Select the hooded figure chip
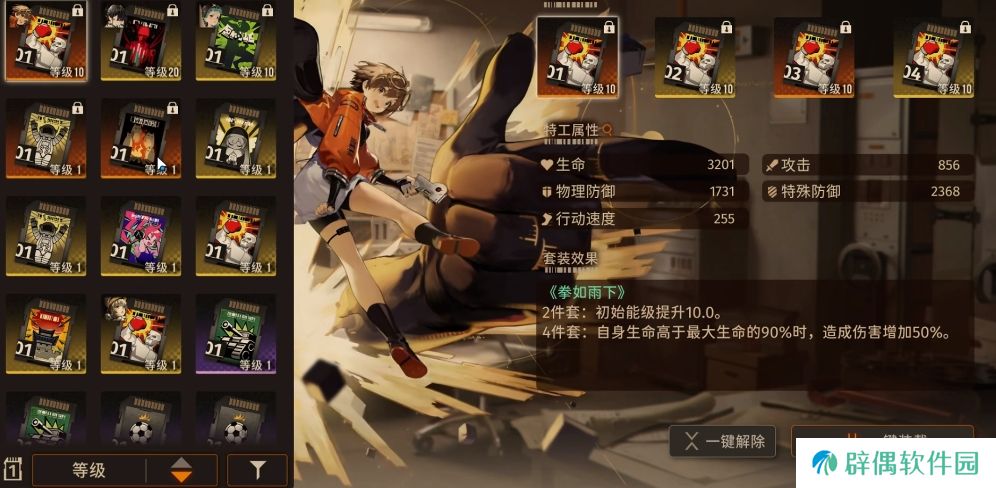This screenshot has width=996, height=488. (236, 139)
